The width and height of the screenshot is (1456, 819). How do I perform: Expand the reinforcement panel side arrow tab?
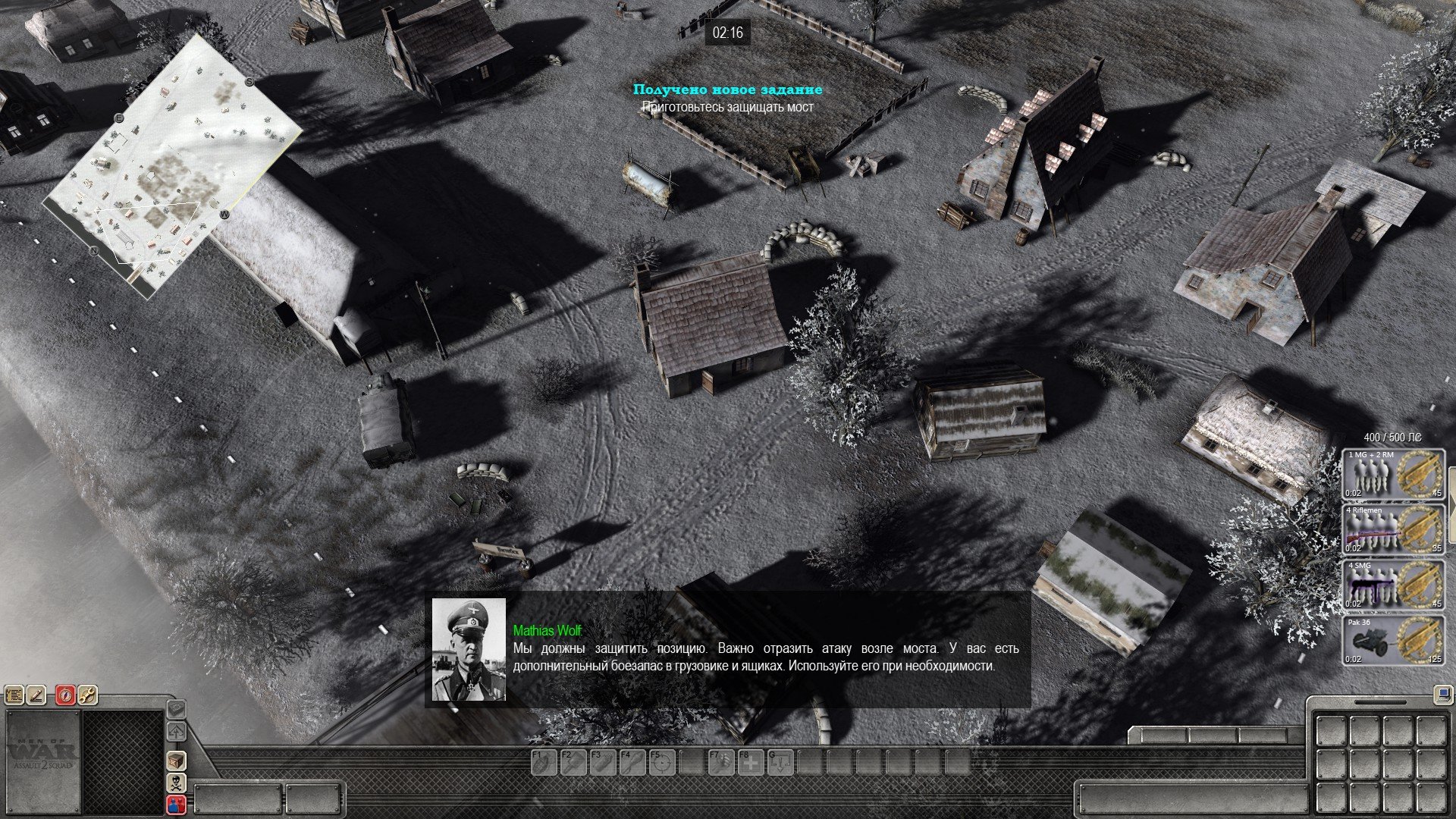[x=1451, y=494]
